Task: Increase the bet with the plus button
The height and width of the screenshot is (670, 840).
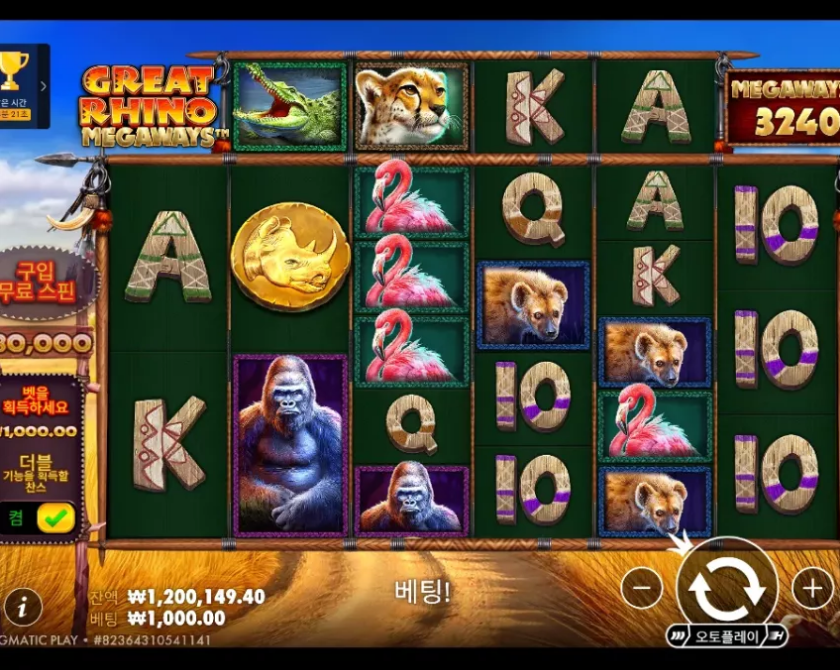Action: (812, 588)
